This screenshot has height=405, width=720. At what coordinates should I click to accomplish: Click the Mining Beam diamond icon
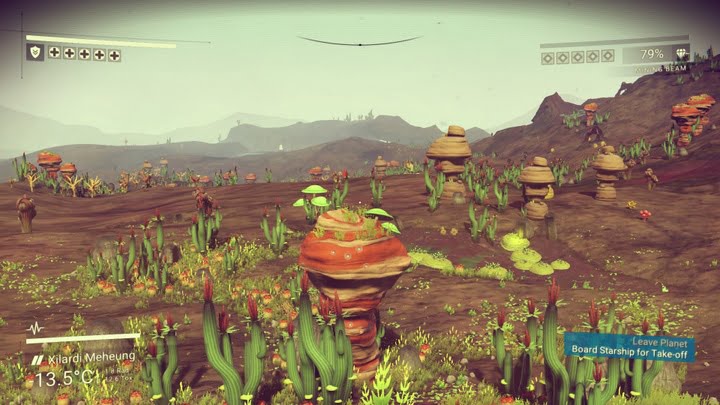click(x=681, y=54)
